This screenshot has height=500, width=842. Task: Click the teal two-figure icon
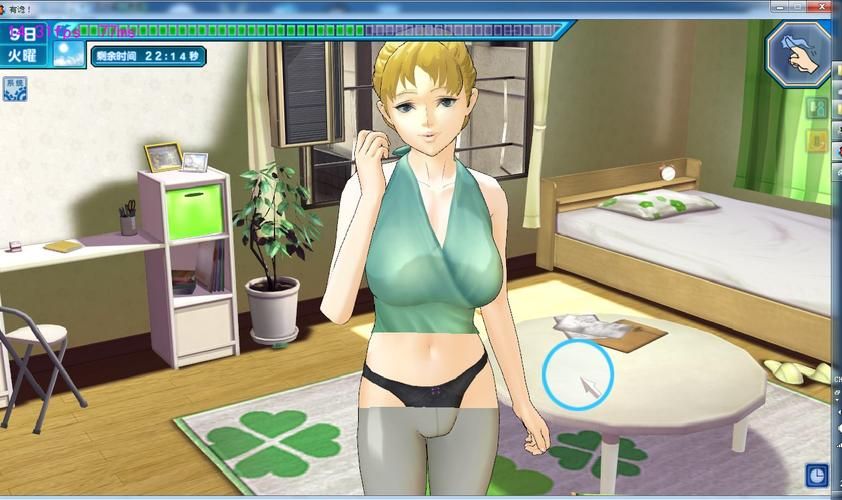(816, 107)
